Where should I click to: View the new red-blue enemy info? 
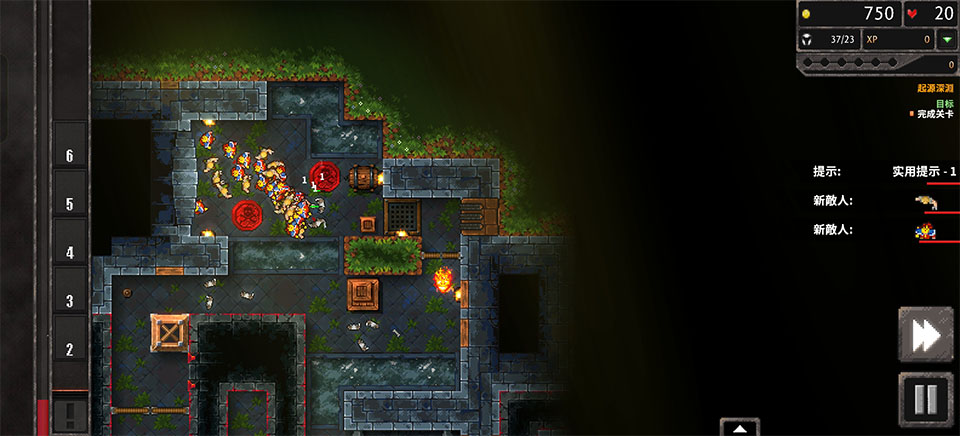(x=926, y=232)
